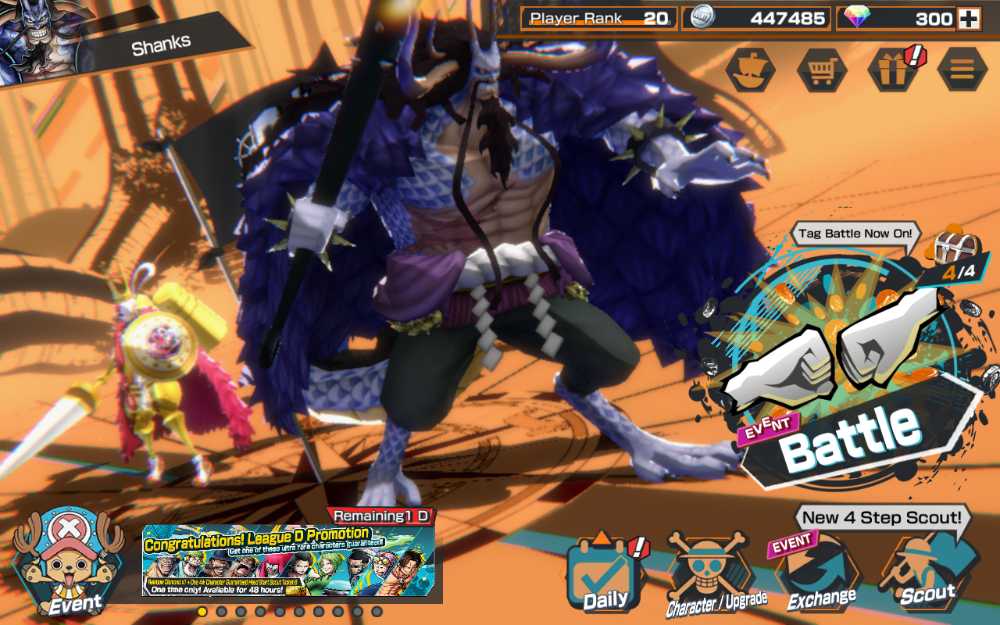Open Character / Upgrade menu
This screenshot has height=625, width=1000.
[715, 575]
